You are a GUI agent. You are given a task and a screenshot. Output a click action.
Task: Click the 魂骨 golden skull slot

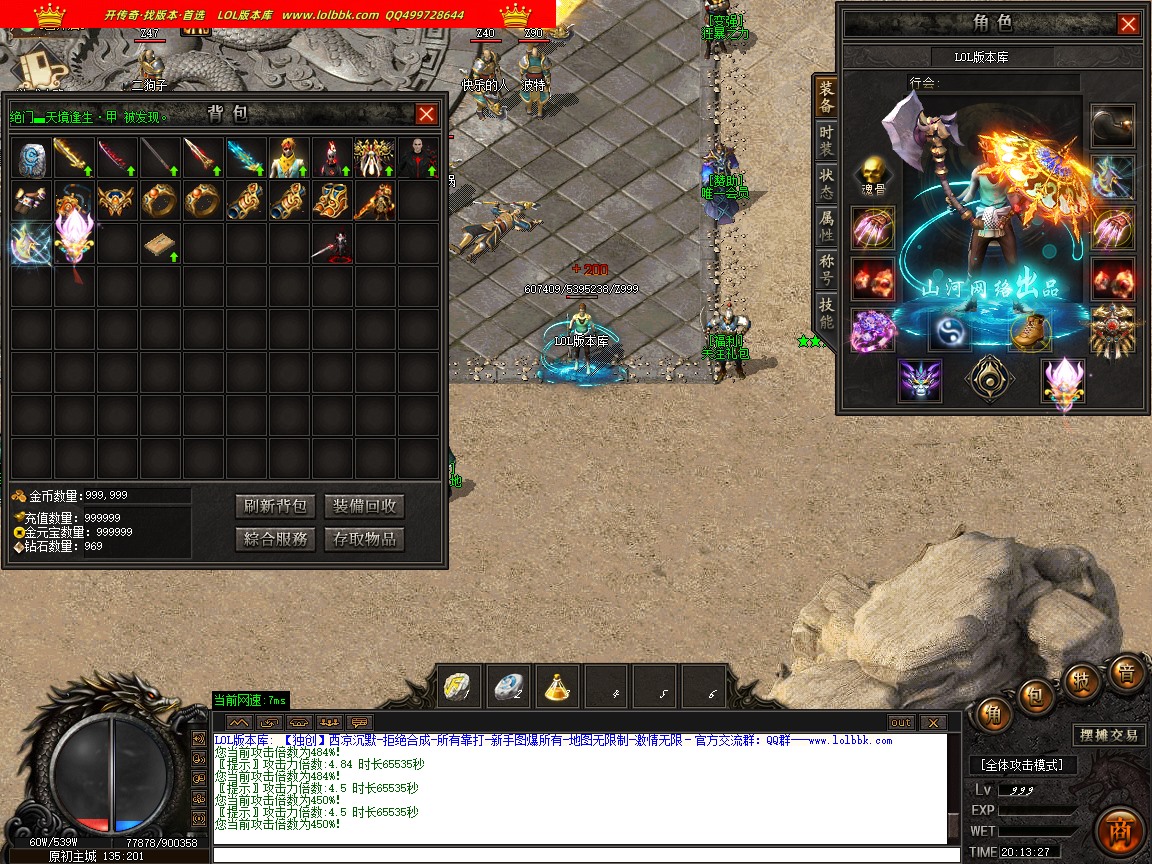coord(872,173)
